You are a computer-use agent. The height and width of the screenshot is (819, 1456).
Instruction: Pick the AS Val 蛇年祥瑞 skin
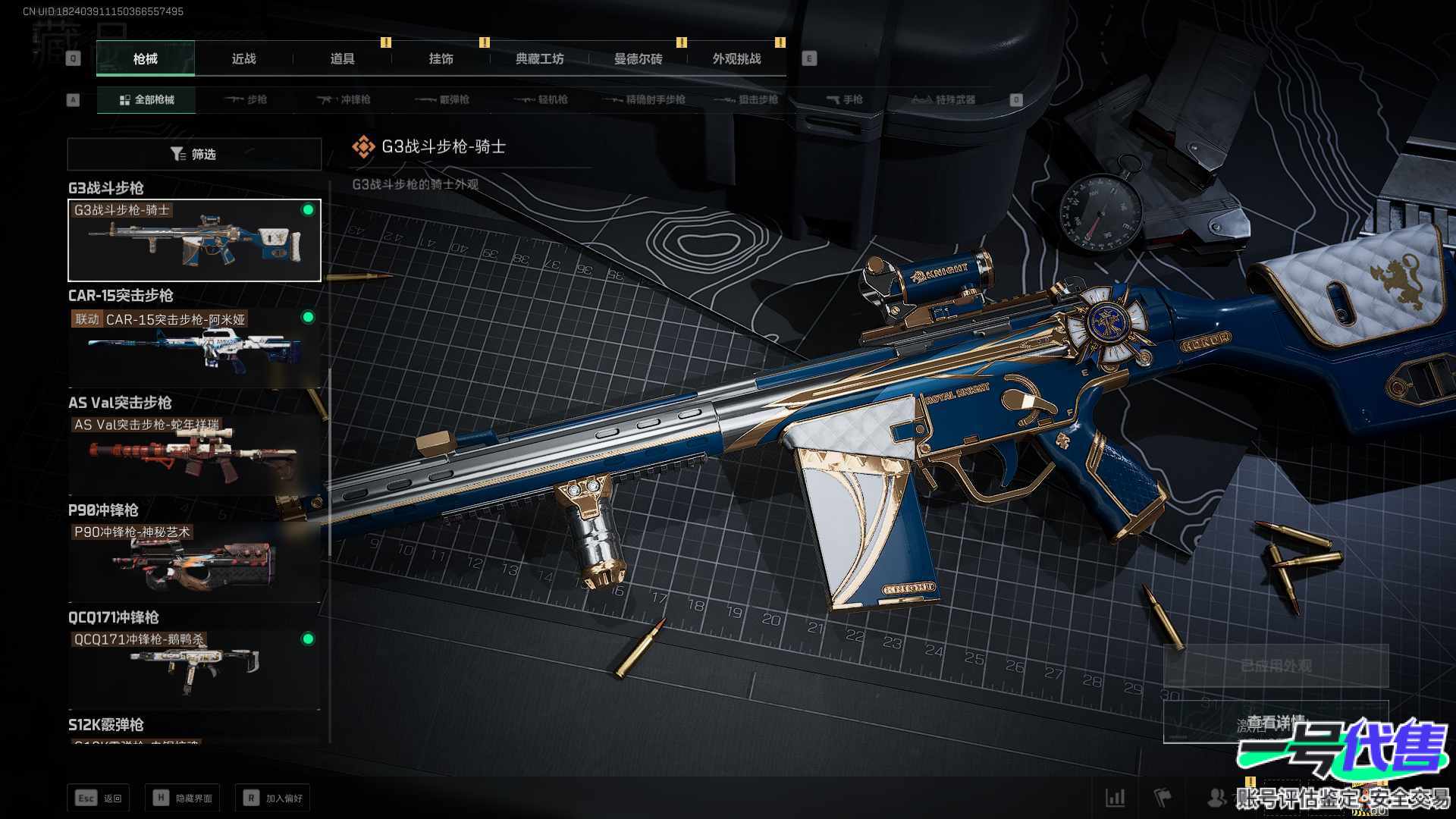click(194, 455)
